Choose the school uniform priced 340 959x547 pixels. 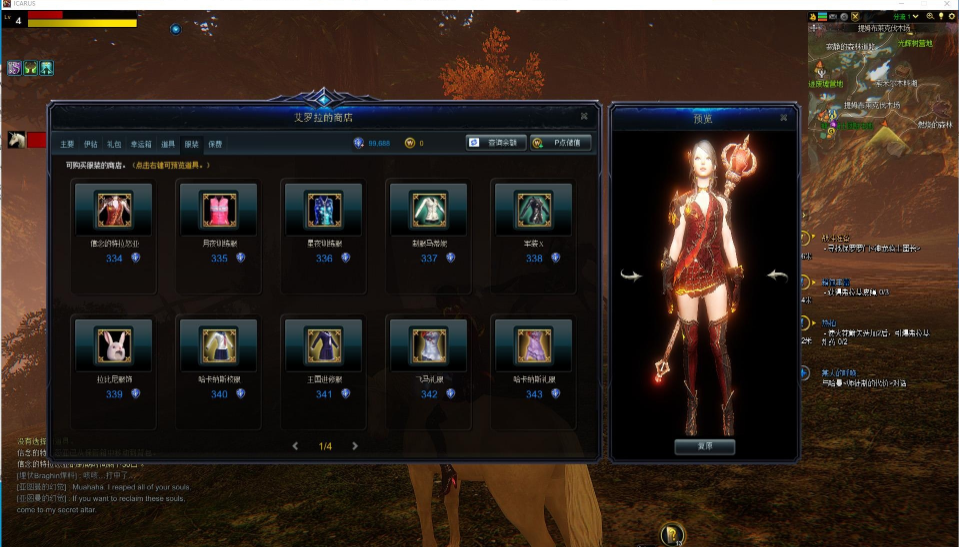pyautogui.click(x=219, y=346)
